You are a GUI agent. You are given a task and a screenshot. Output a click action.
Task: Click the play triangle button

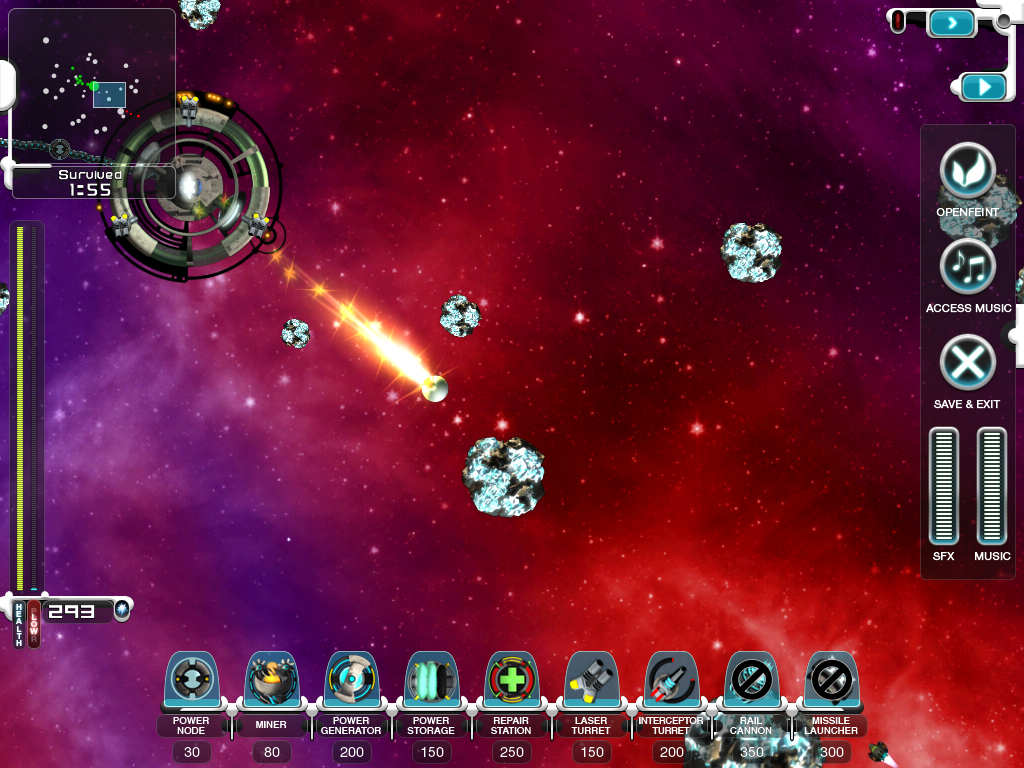click(985, 88)
